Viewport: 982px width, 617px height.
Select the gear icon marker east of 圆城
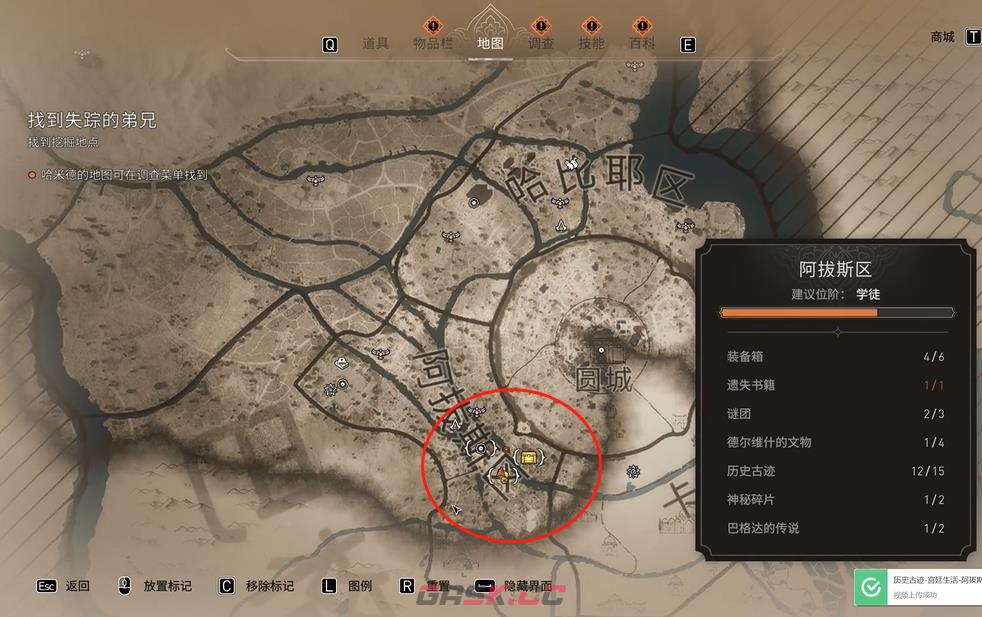coord(633,470)
